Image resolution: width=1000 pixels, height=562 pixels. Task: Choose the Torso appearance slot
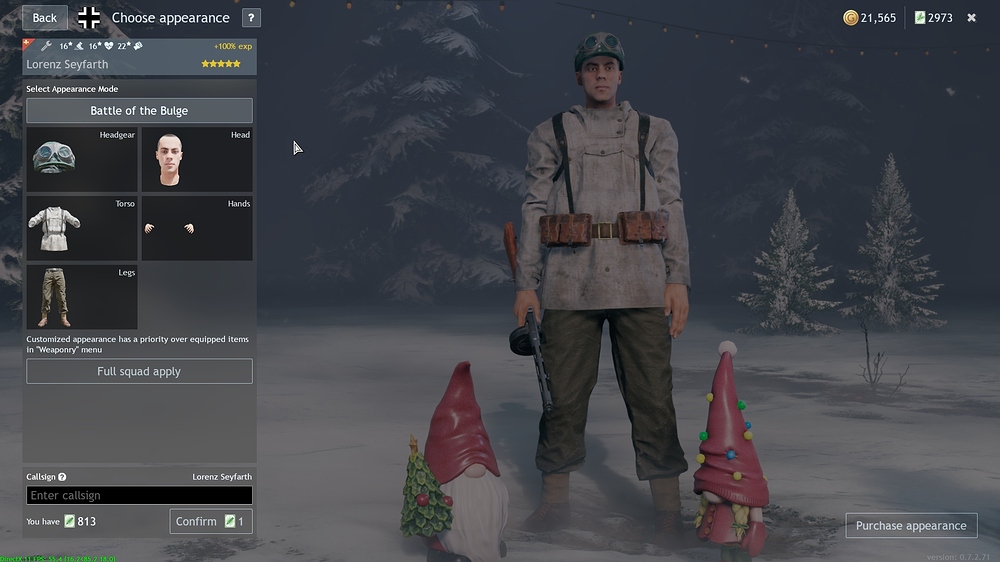coord(82,228)
